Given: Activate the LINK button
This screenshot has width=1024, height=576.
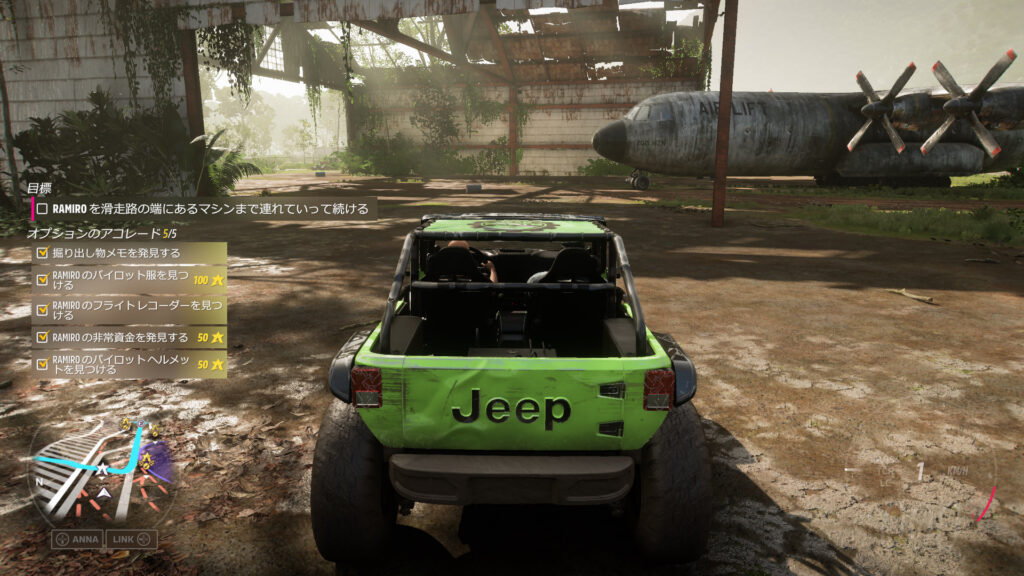Looking at the screenshot, I should (x=132, y=539).
